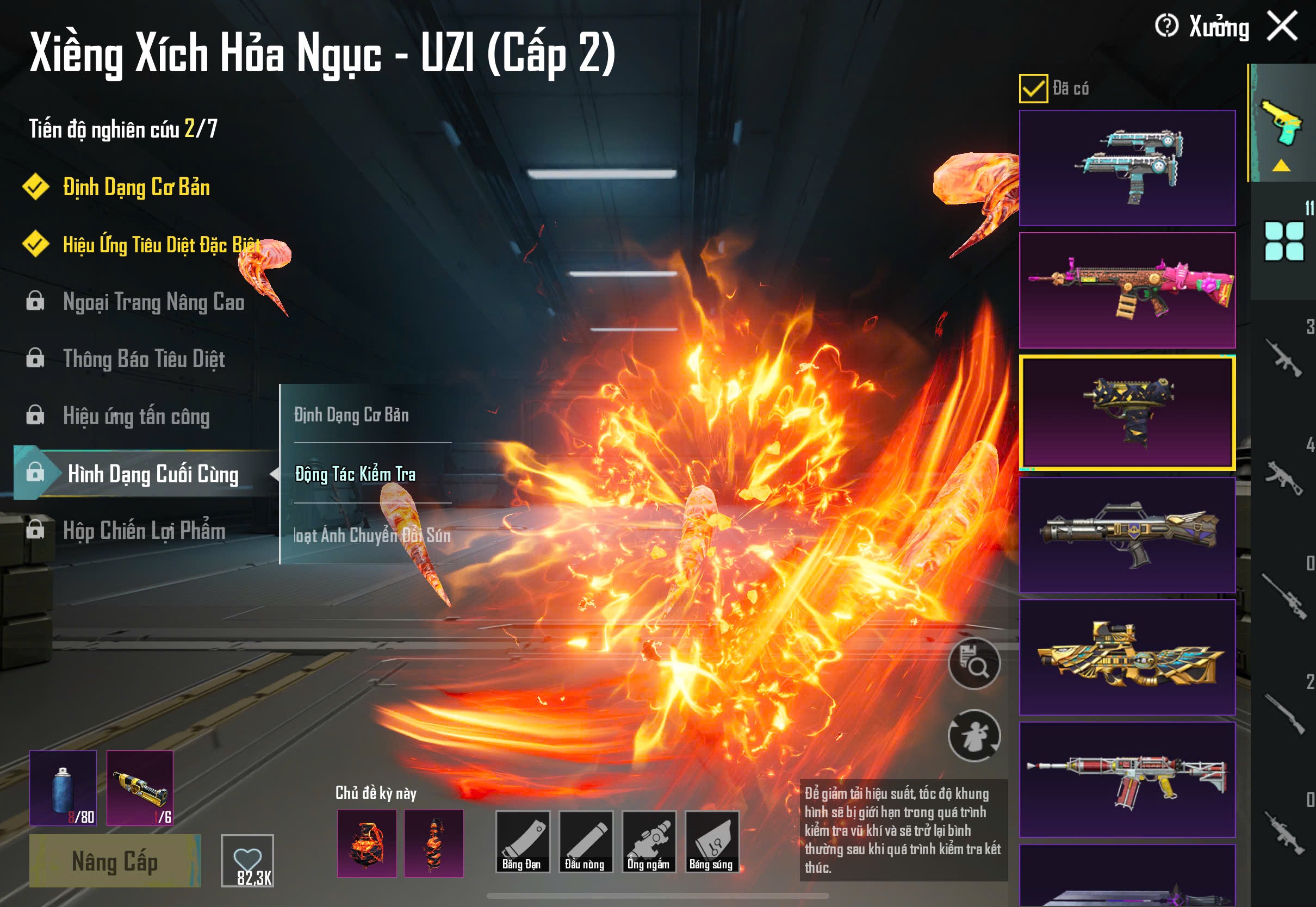Choose the Báng súng stock attachment
1316x907 pixels.
tap(711, 841)
